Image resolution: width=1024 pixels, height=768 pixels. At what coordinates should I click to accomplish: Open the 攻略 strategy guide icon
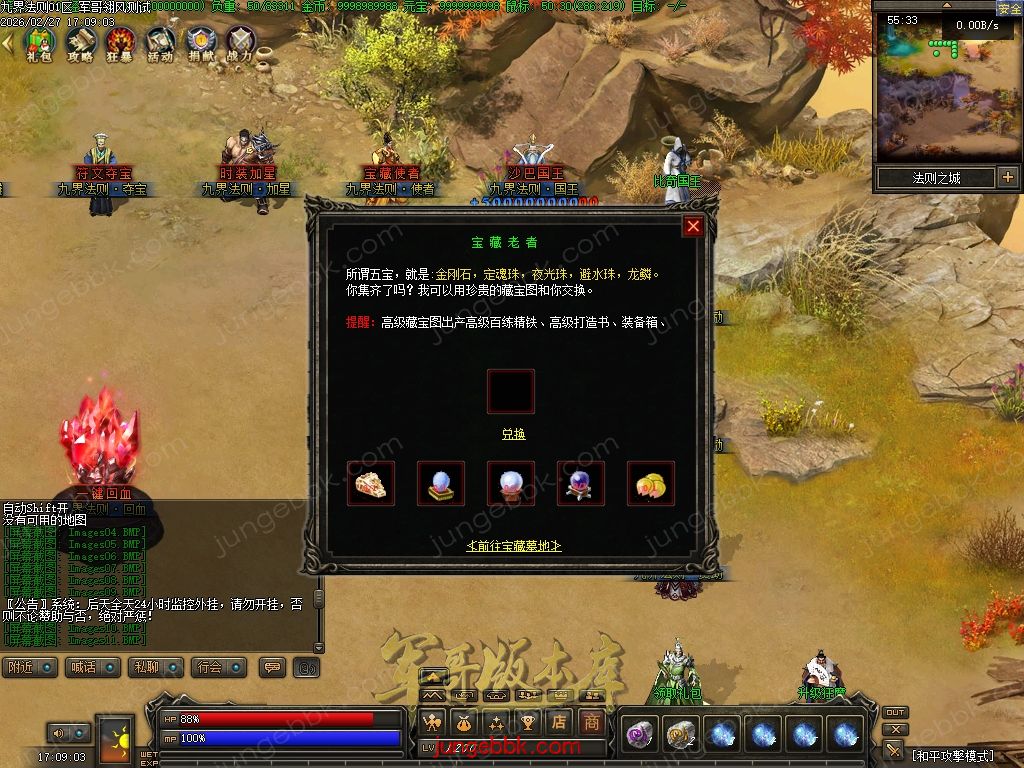[80, 43]
